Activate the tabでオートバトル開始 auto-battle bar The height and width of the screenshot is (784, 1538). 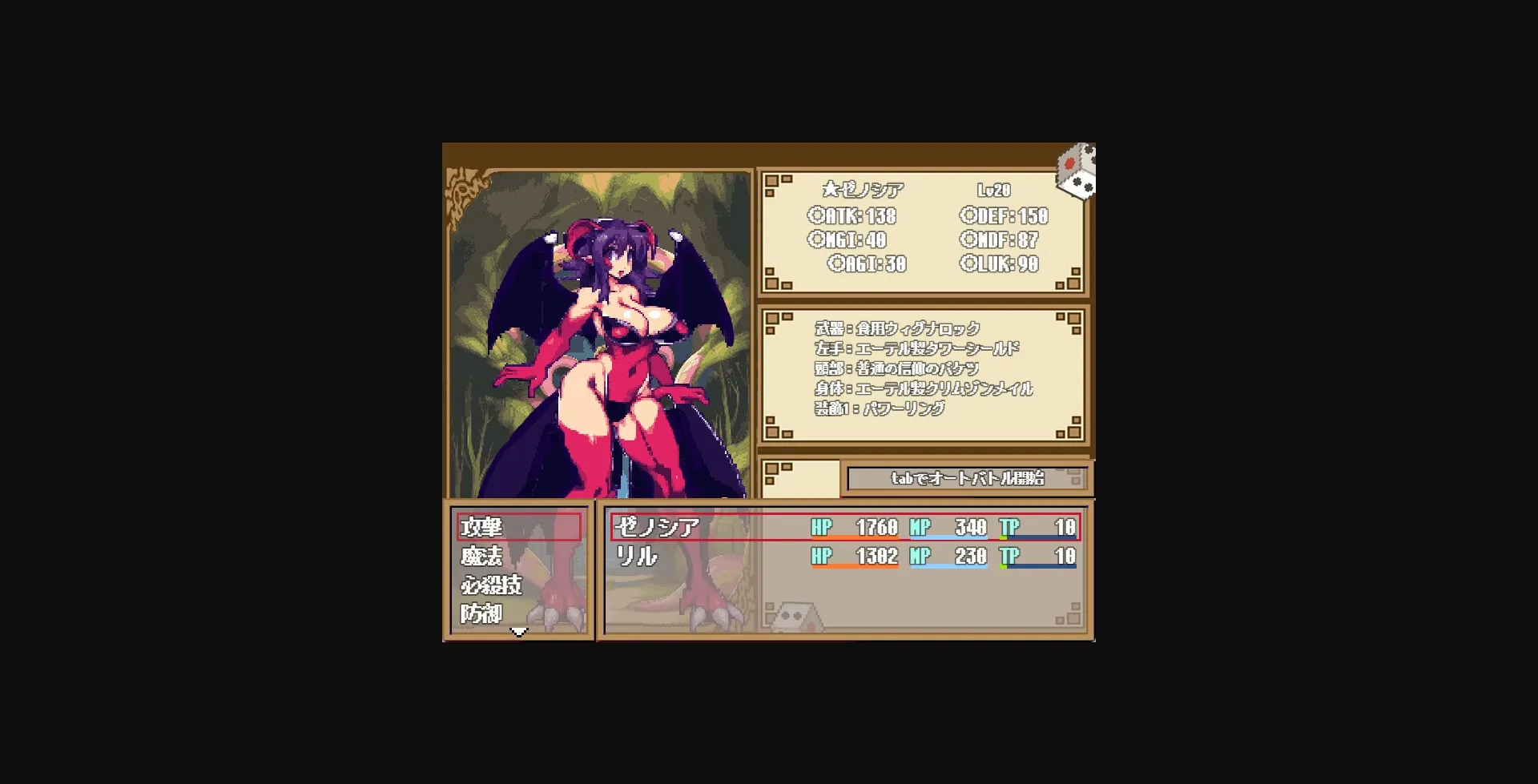pyautogui.click(x=966, y=479)
